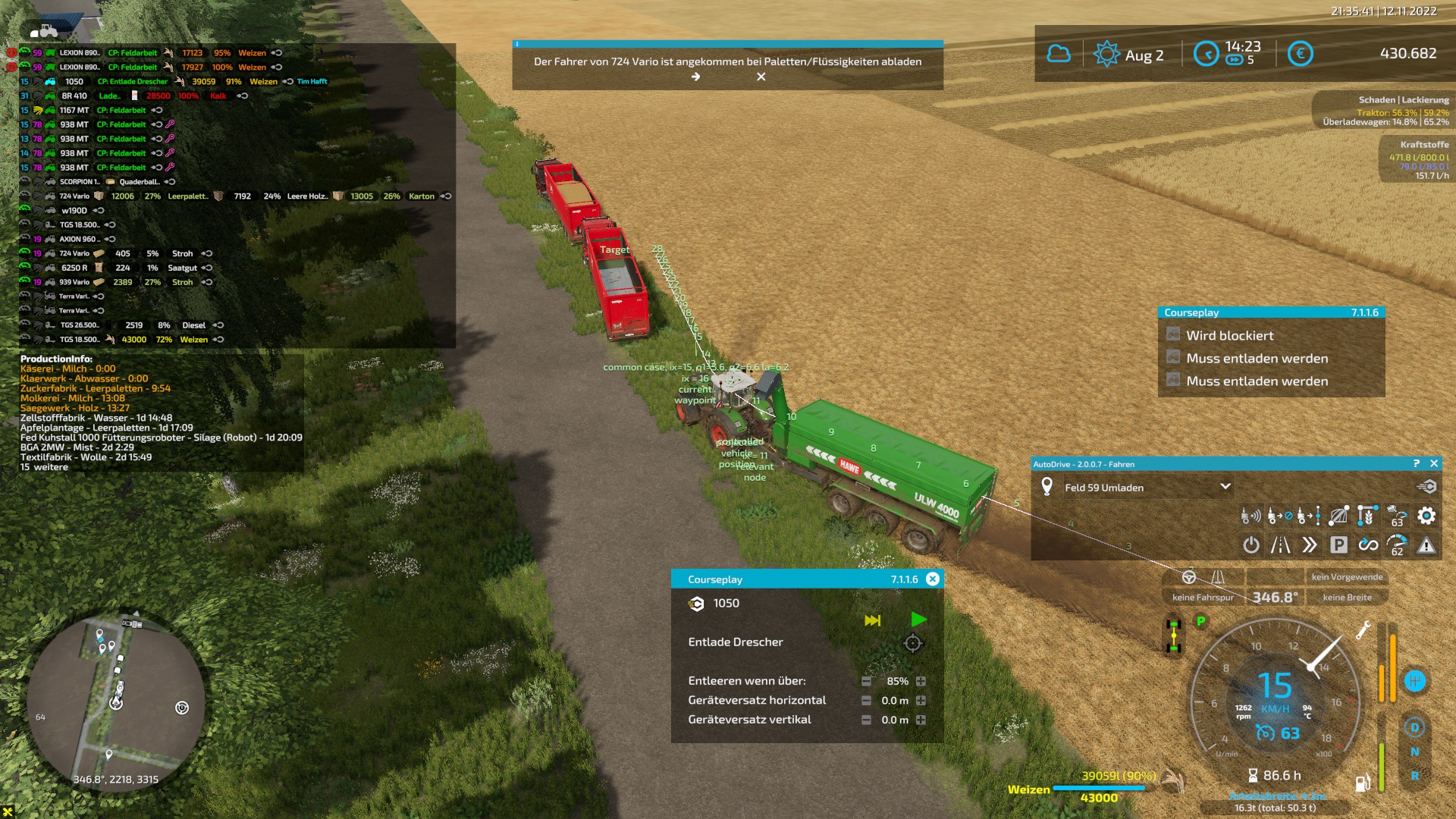Viewport: 1456px width, 819px height.
Task: Decrease Geräteversatz horizontal with minus button
Action: (865, 701)
